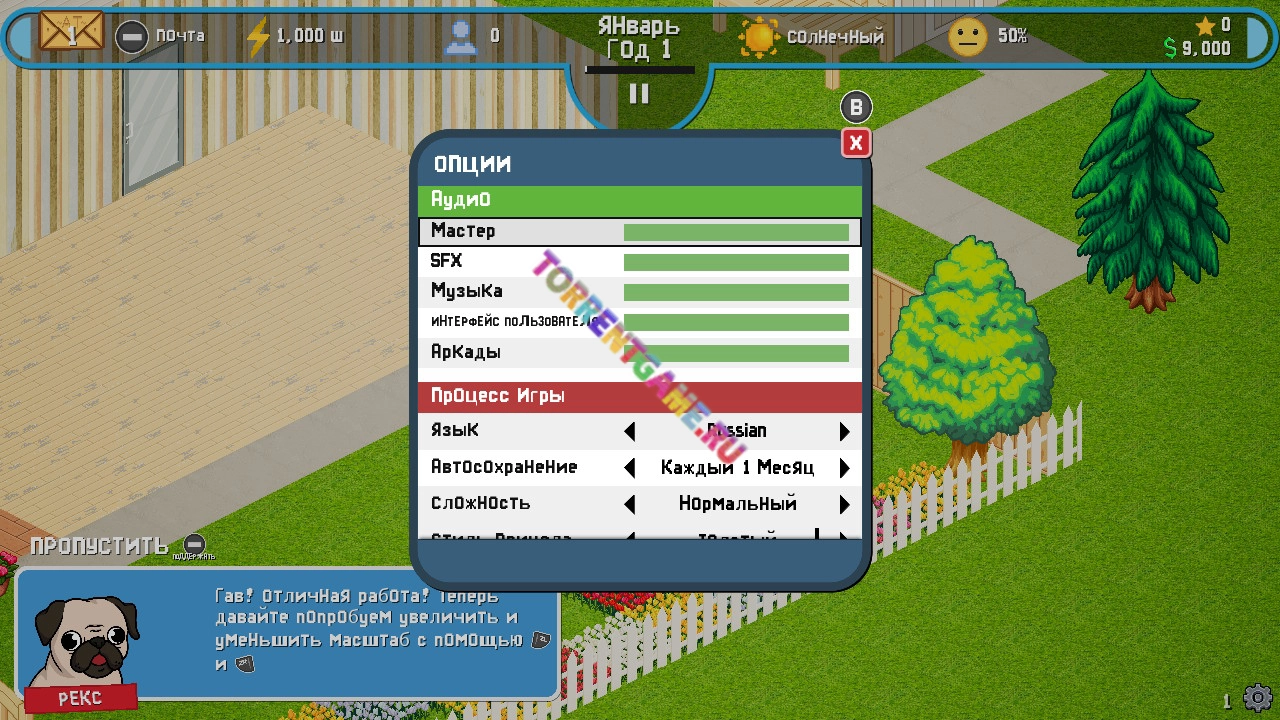
Task: Adjust the Мастер volume slider
Action: pyautogui.click(x=736, y=232)
